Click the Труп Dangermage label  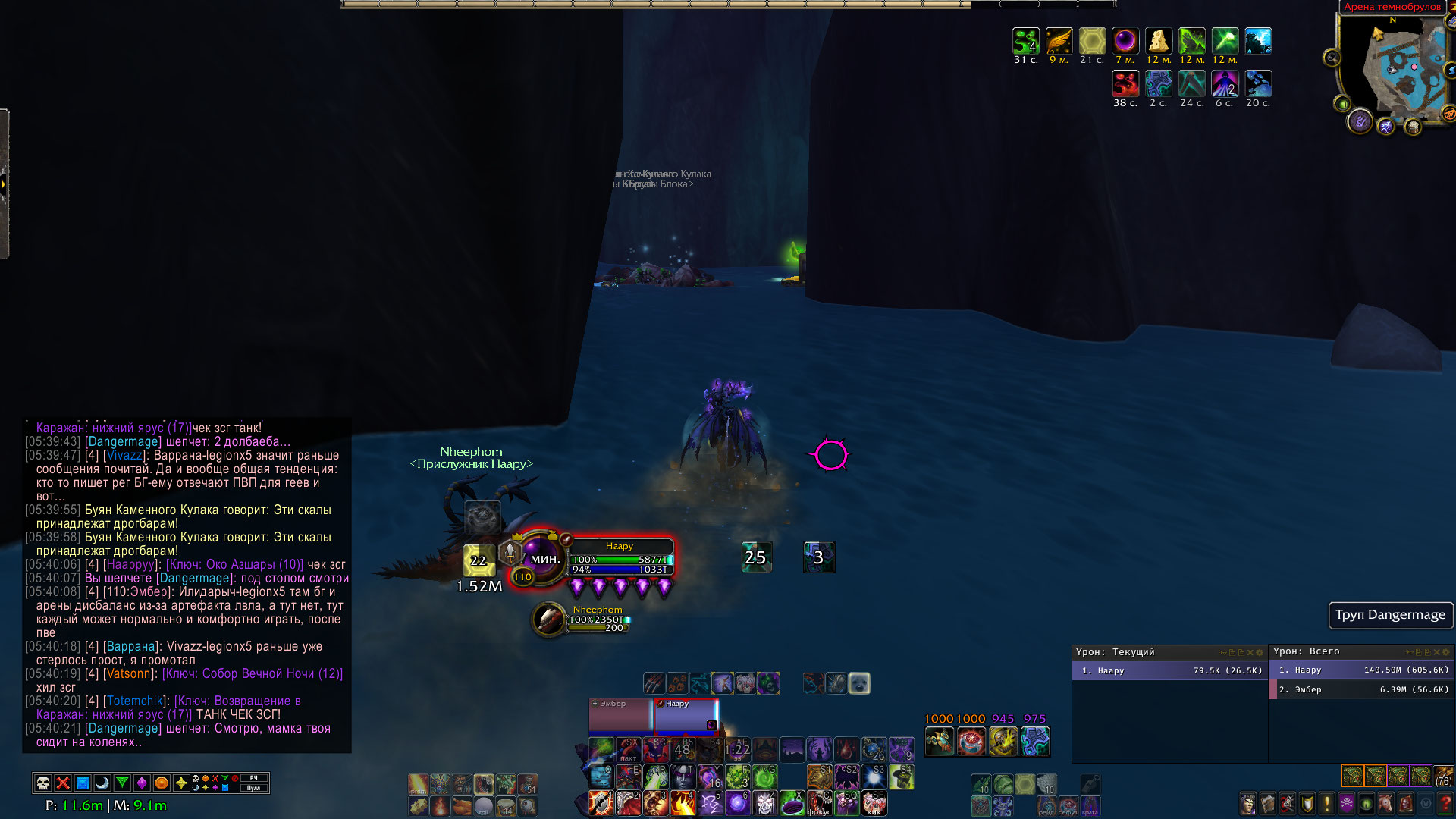click(1390, 615)
